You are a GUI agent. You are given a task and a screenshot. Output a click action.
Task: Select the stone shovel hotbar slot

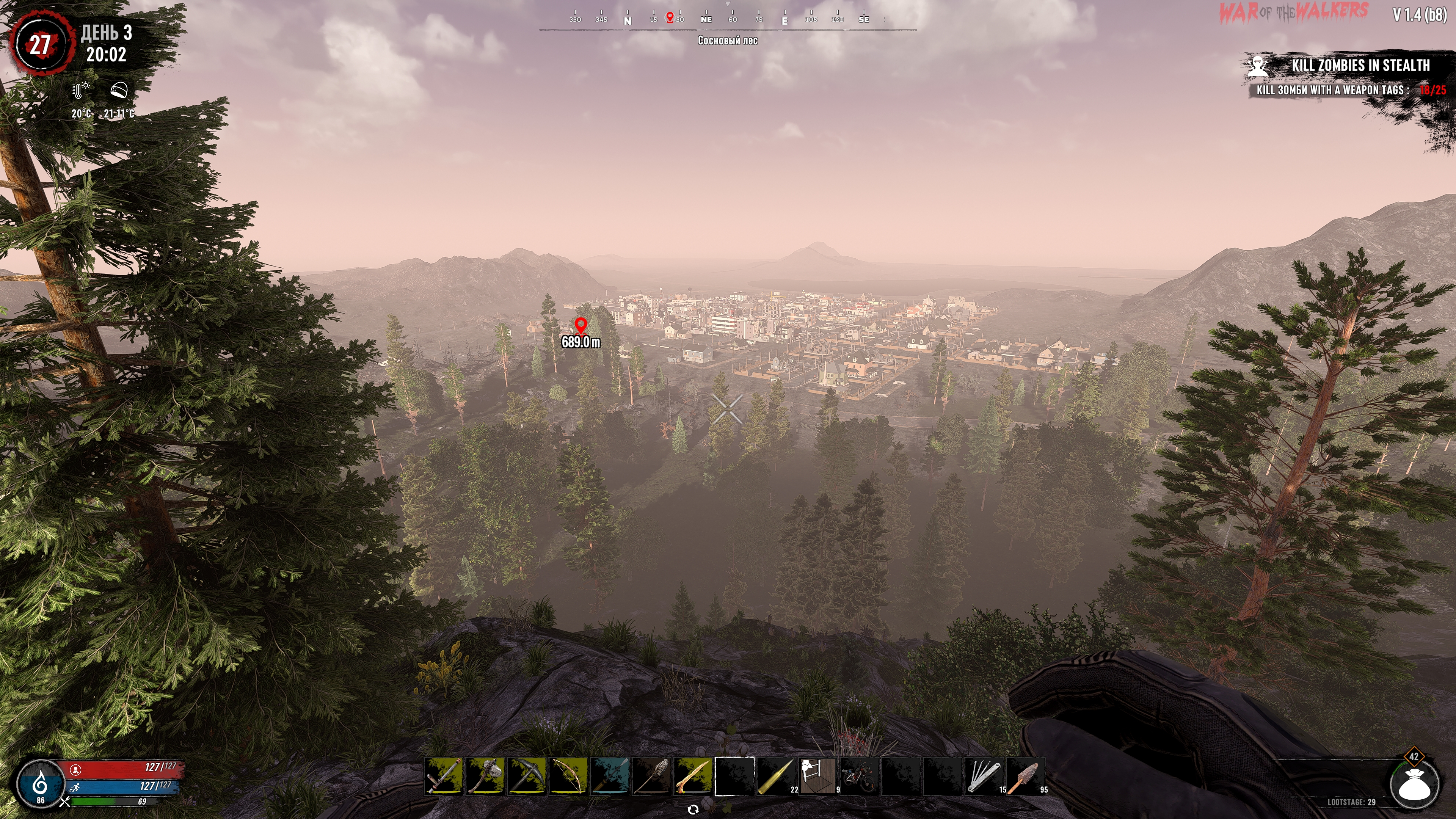651,776
